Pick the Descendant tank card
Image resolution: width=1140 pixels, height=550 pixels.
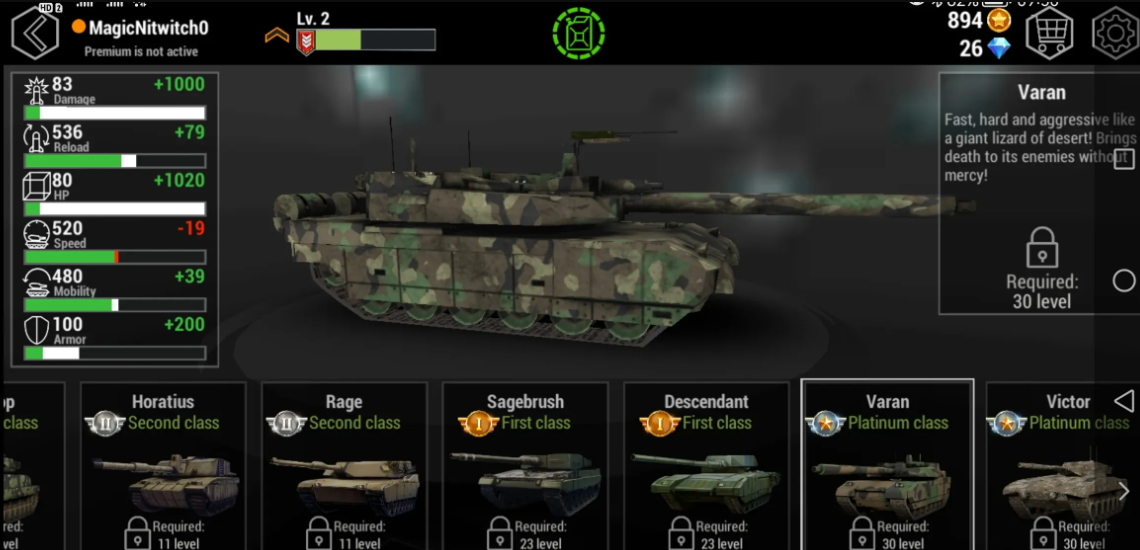pyautogui.click(x=706, y=465)
